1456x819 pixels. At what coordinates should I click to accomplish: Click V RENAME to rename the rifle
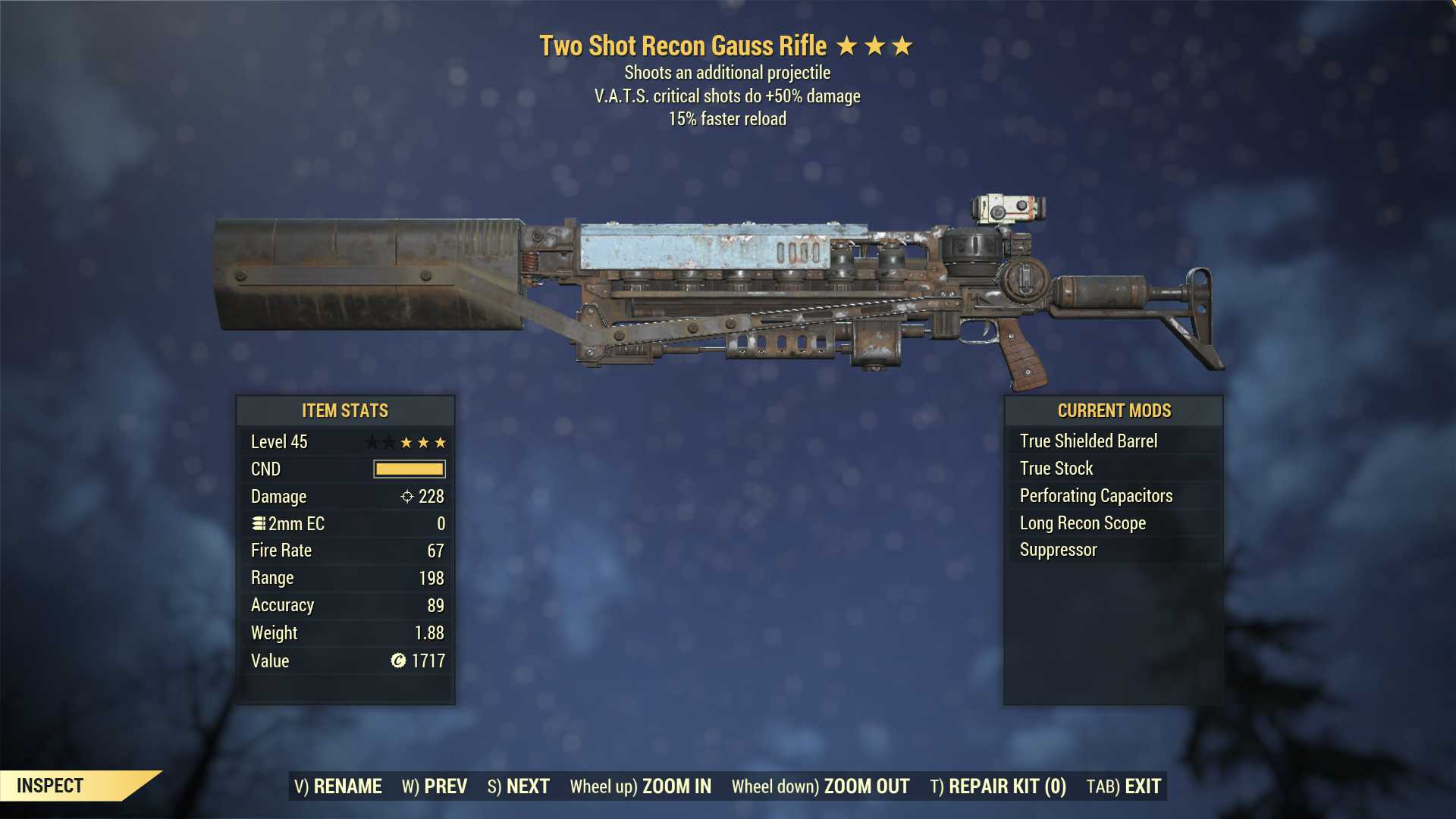(x=339, y=786)
